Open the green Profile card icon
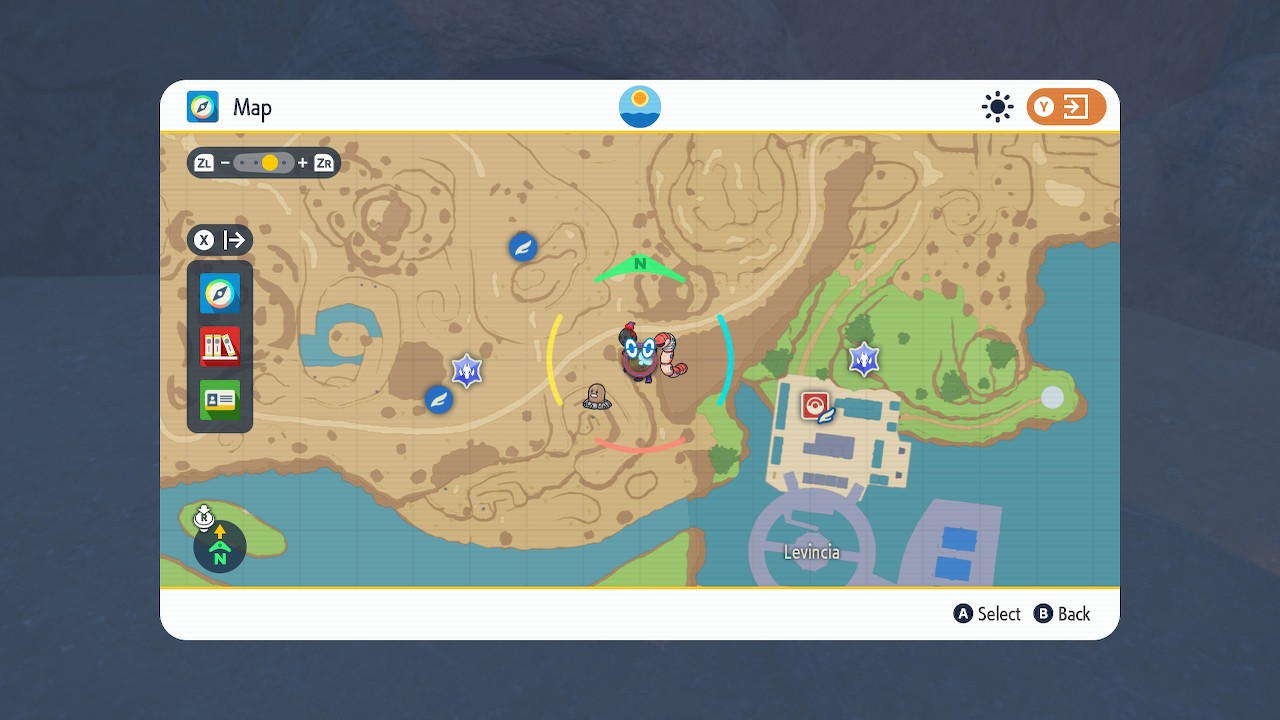The height and width of the screenshot is (720, 1280). click(219, 399)
